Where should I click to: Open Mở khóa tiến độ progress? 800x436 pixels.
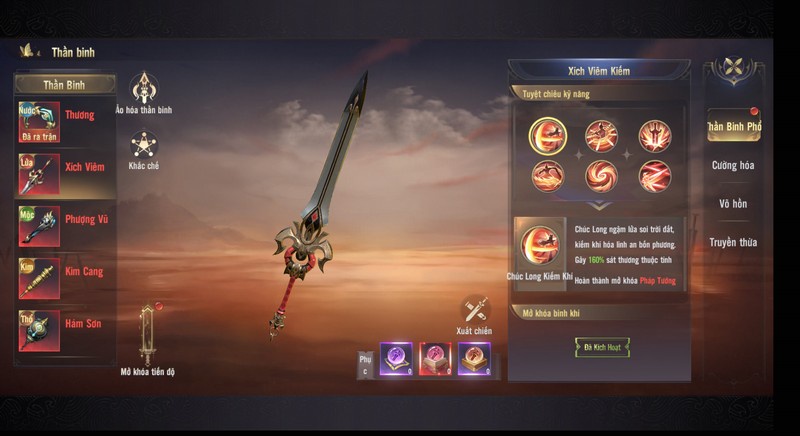coord(147,338)
